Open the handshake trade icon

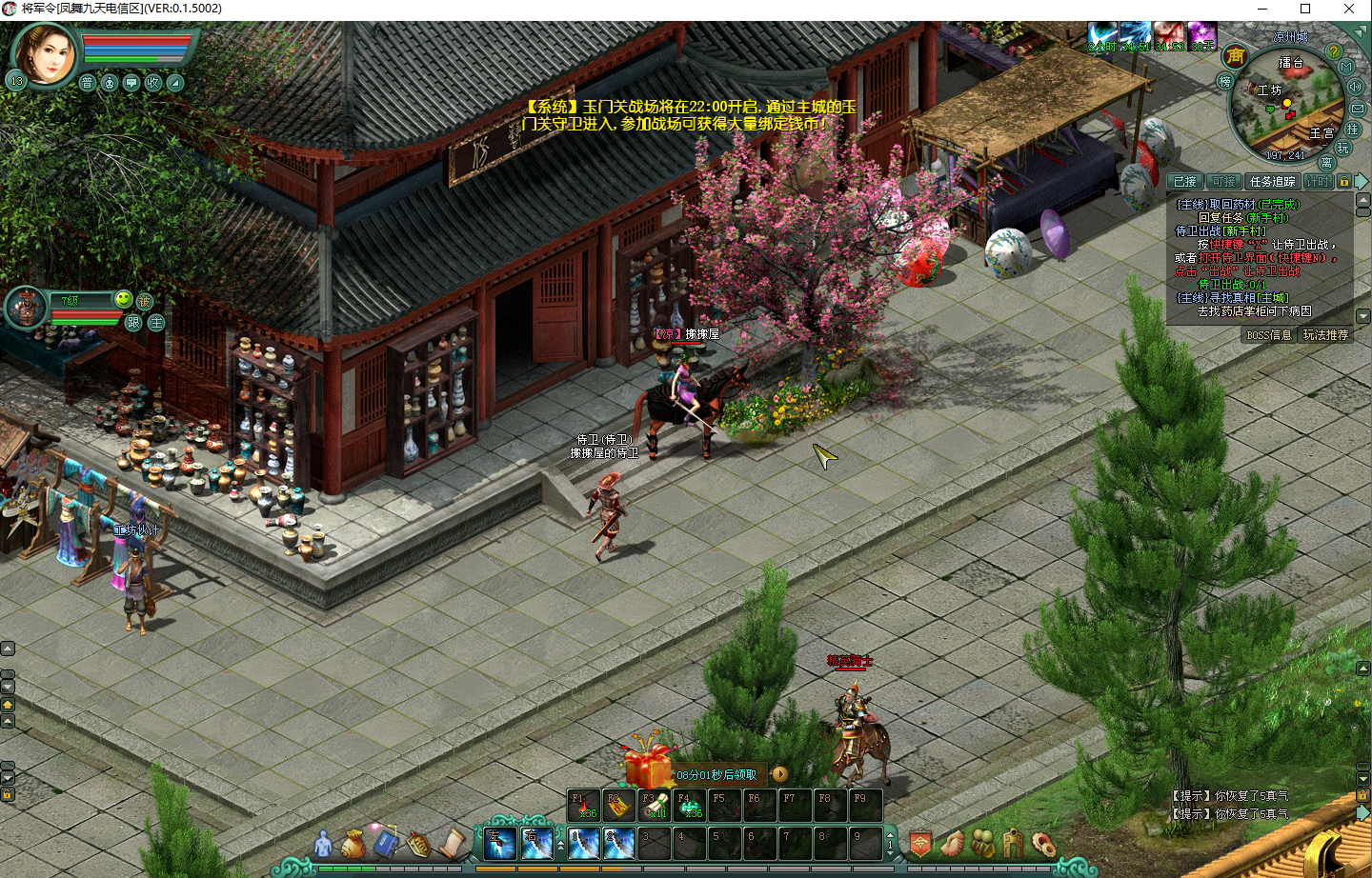pos(952,844)
